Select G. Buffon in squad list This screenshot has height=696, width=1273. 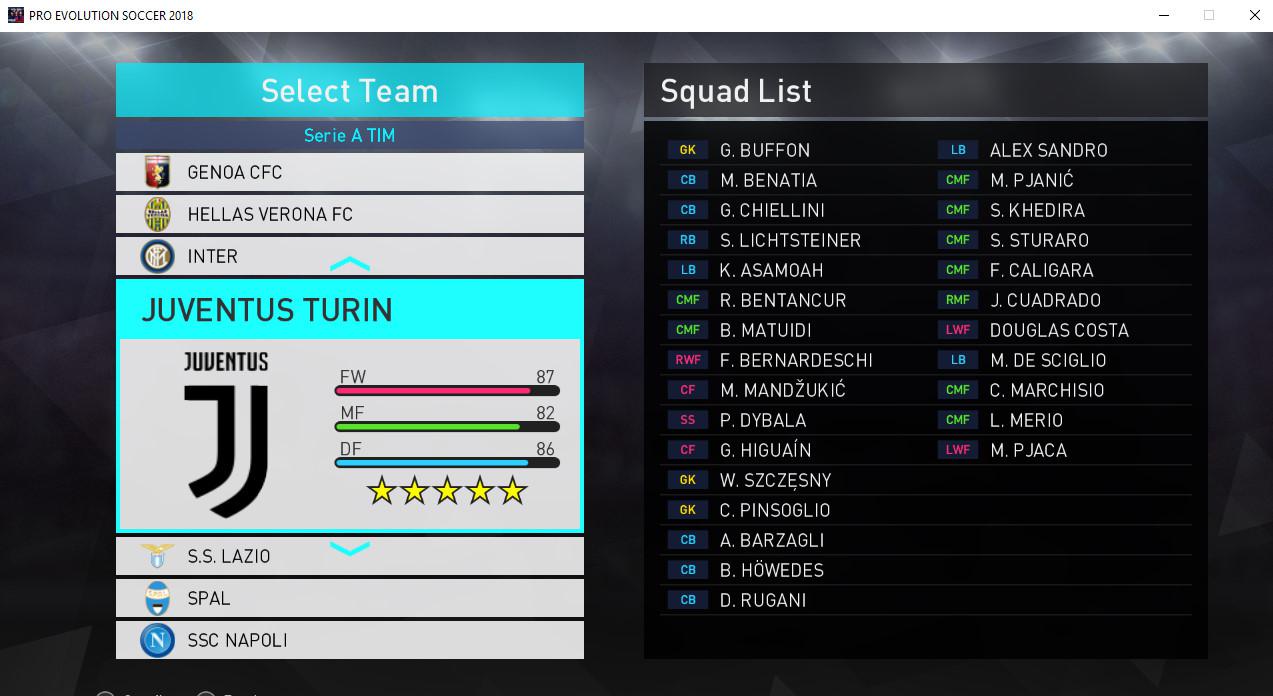click(765, 150)
